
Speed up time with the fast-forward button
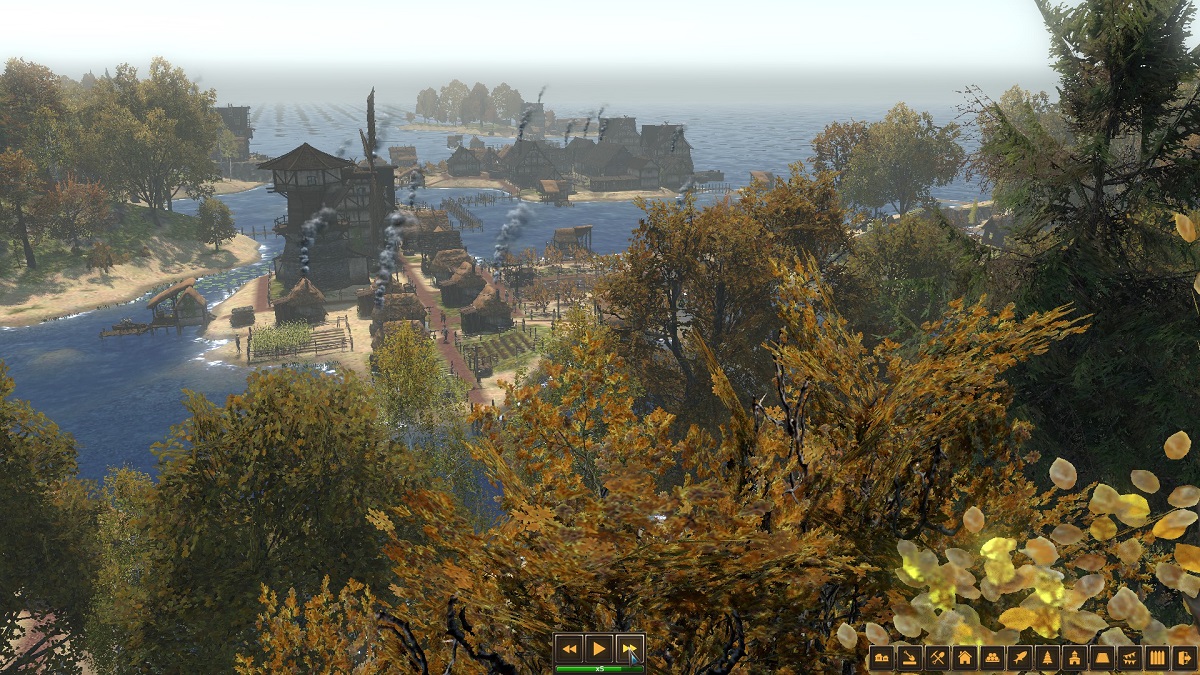coord(628,648)
